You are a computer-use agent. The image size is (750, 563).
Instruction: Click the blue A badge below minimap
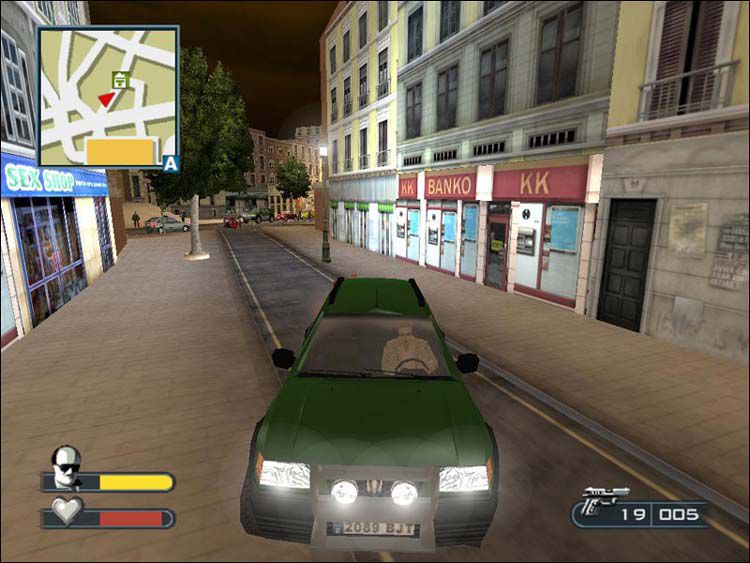tap(171, 163)
